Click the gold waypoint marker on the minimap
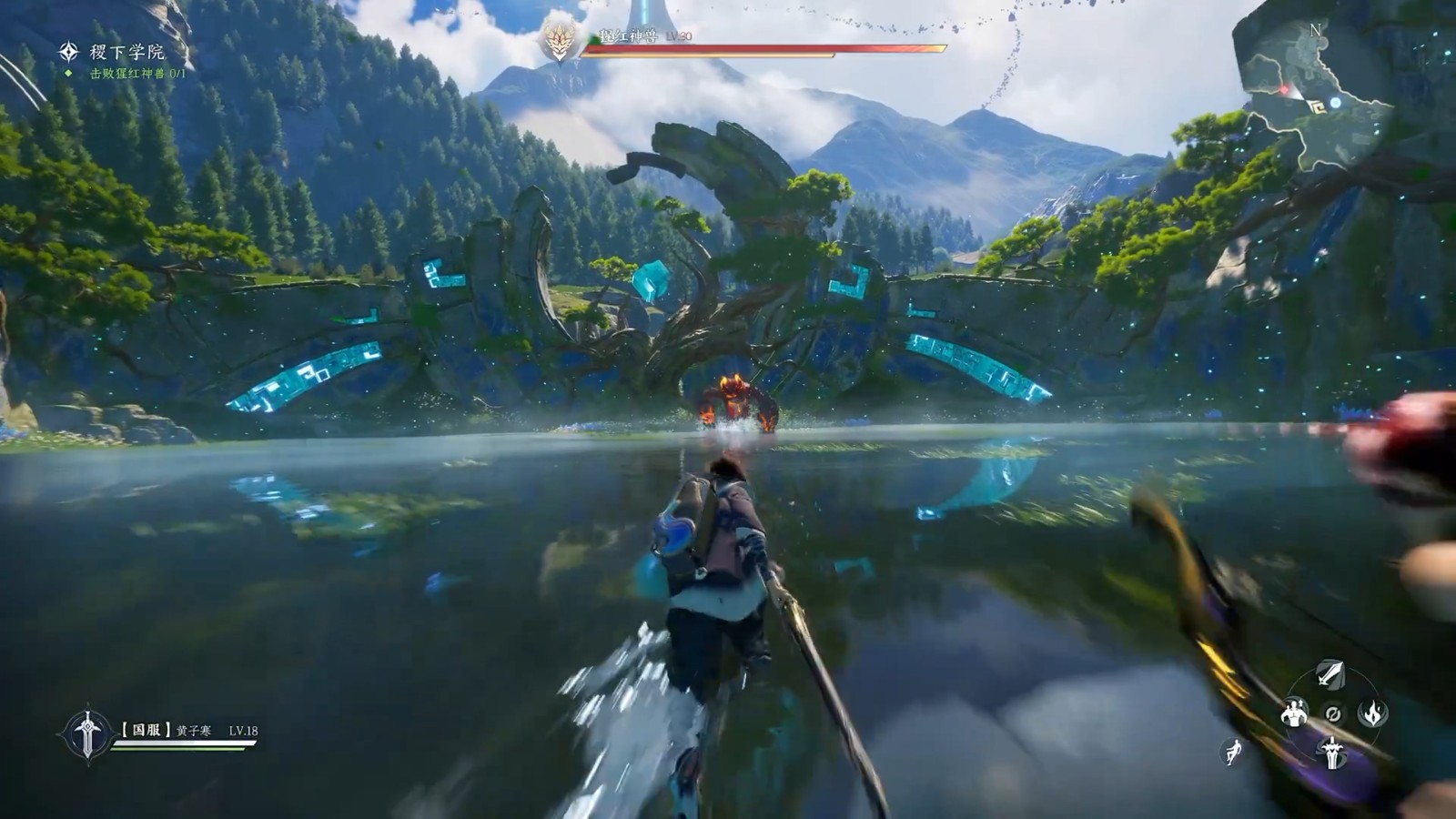 coord(1319,106)
